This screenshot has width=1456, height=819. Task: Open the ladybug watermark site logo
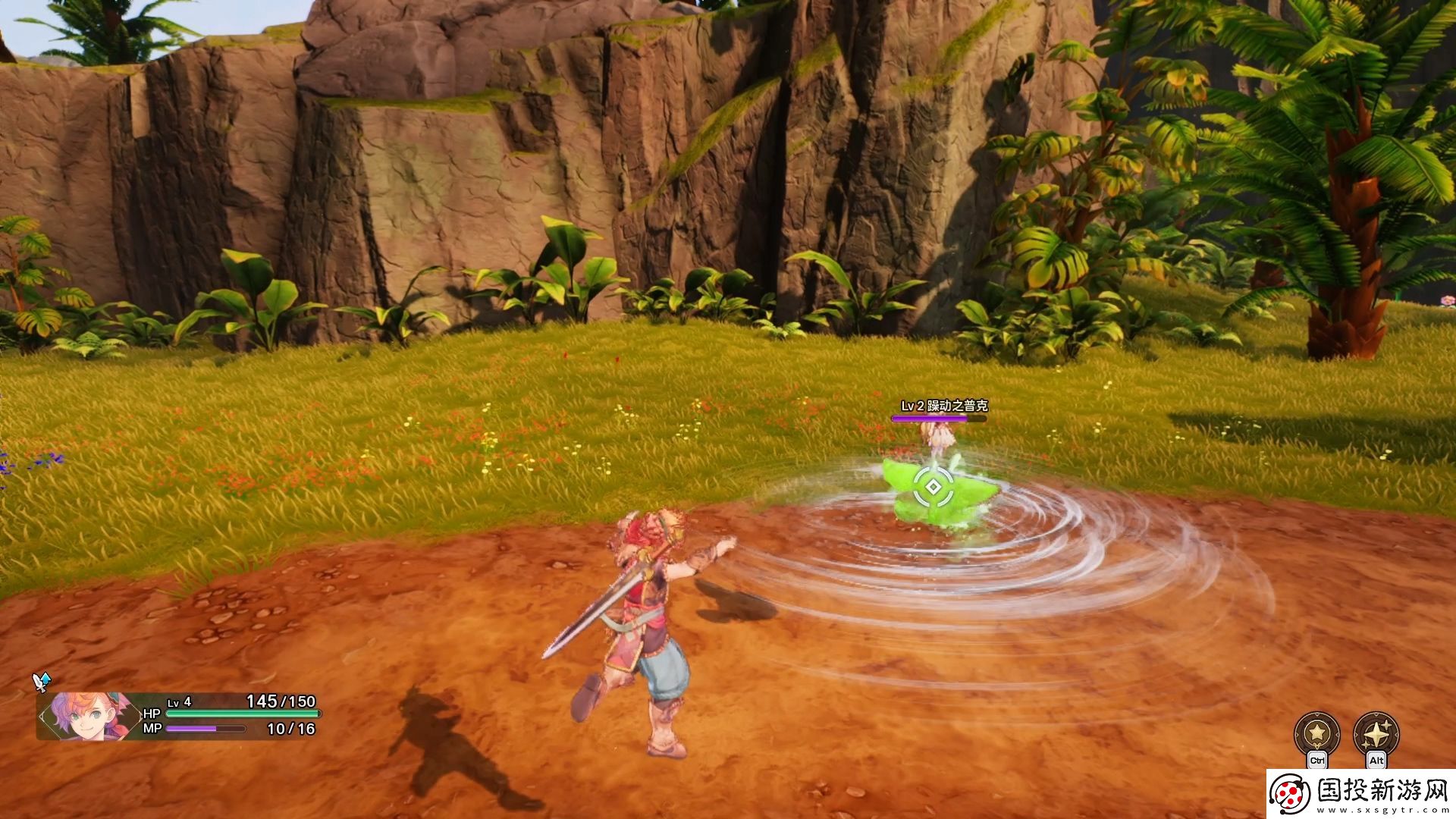(1291, 794)
